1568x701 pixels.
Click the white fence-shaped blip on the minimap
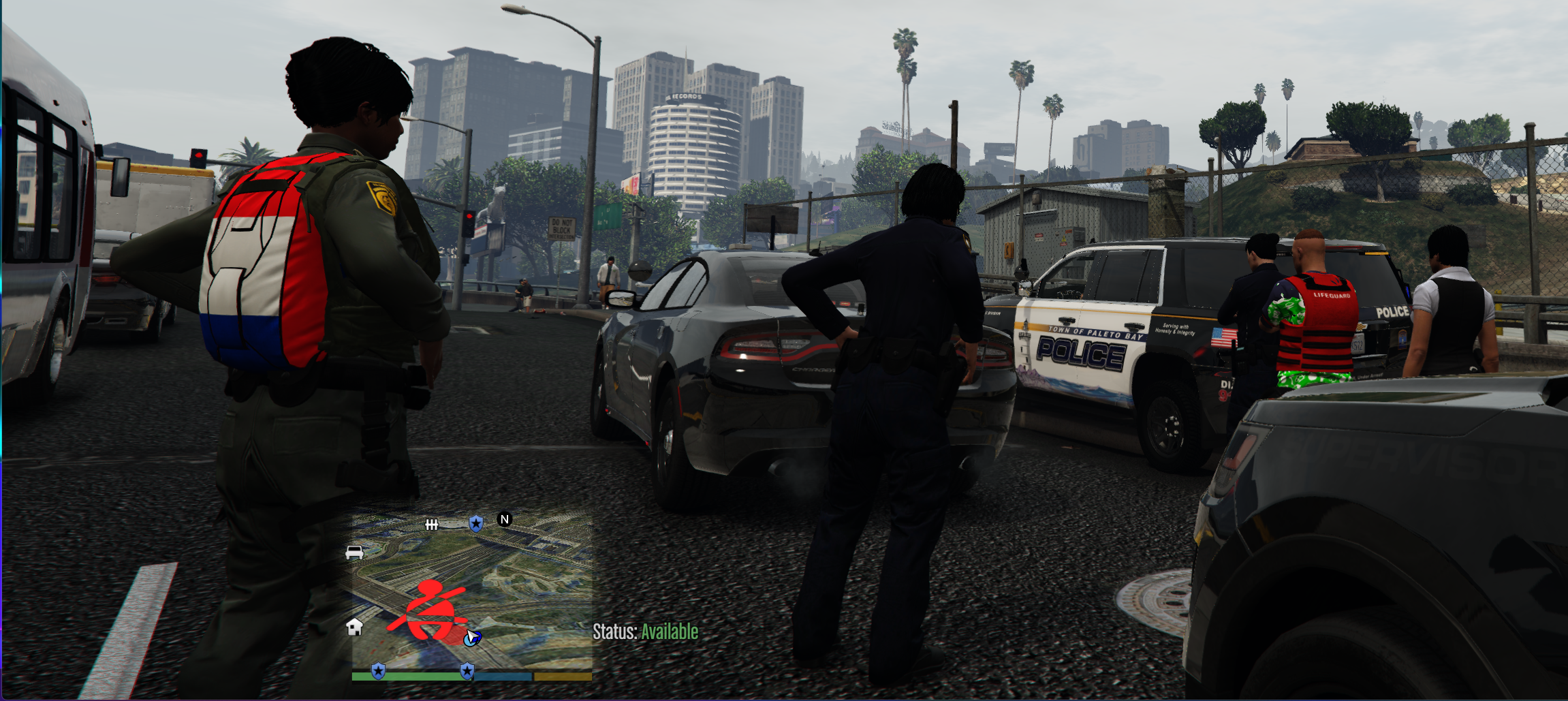(432, 525)
